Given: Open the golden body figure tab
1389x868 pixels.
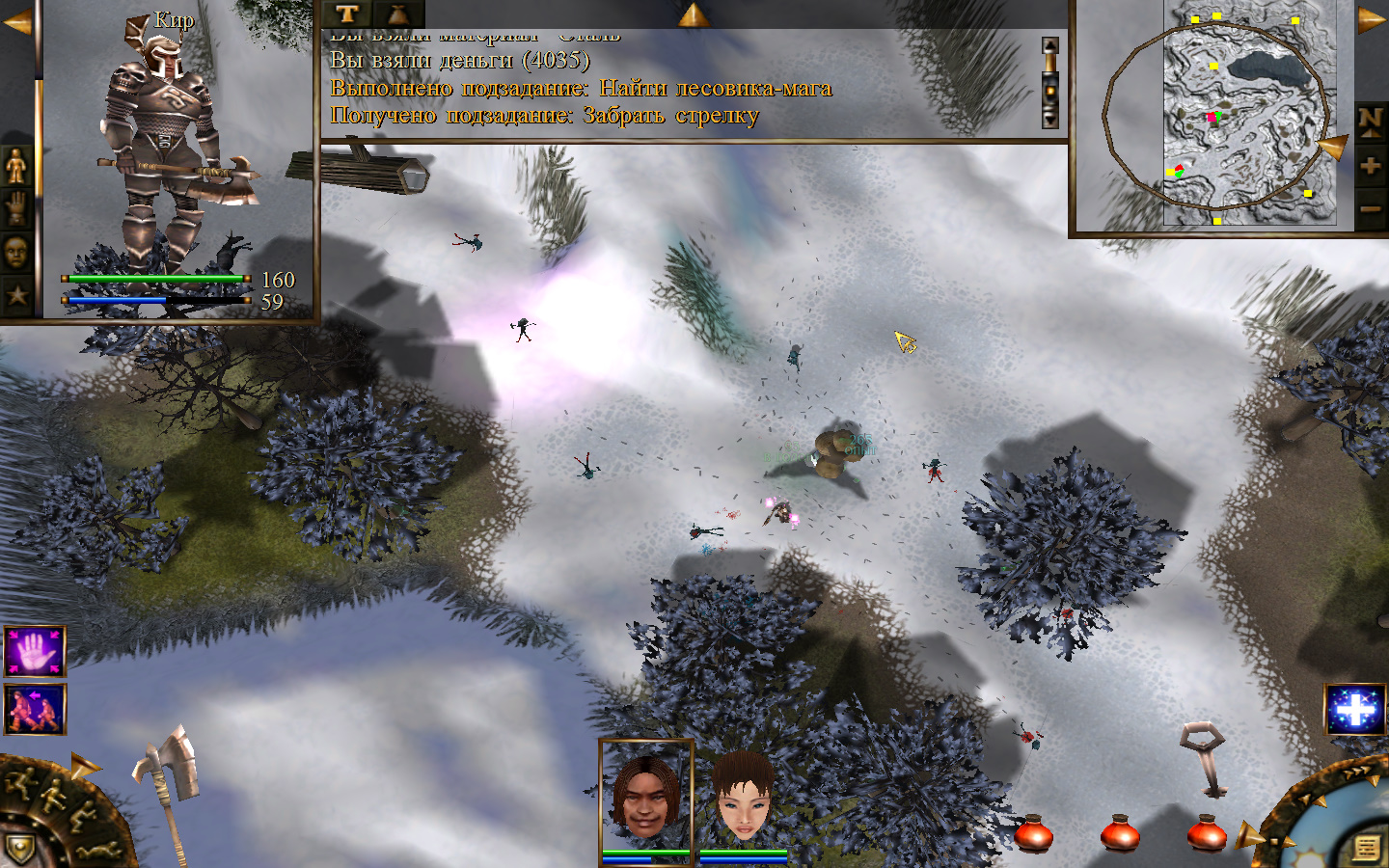Looking at the screenshot, I should [x=16, y=166].
